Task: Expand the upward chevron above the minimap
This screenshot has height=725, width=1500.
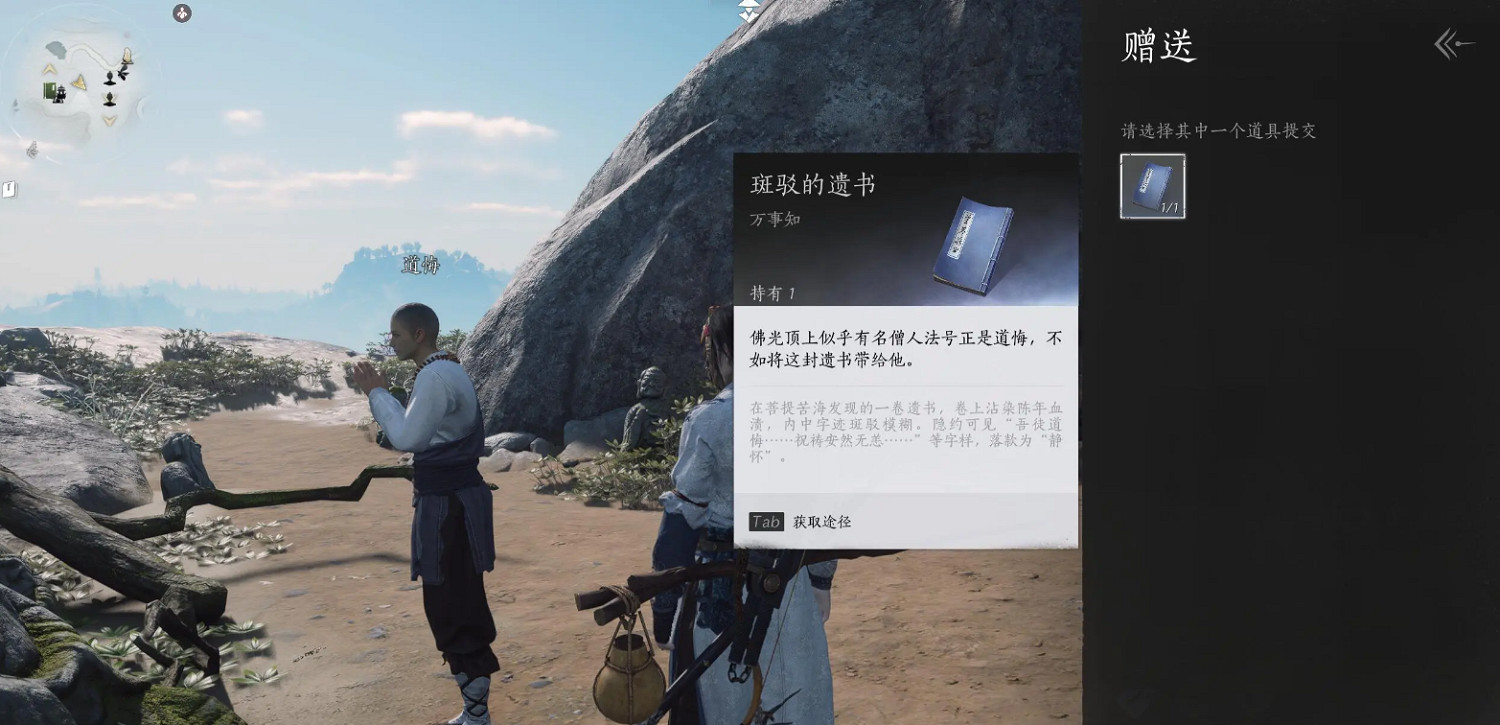Action: pyautogui.click(x=50, y=68)
